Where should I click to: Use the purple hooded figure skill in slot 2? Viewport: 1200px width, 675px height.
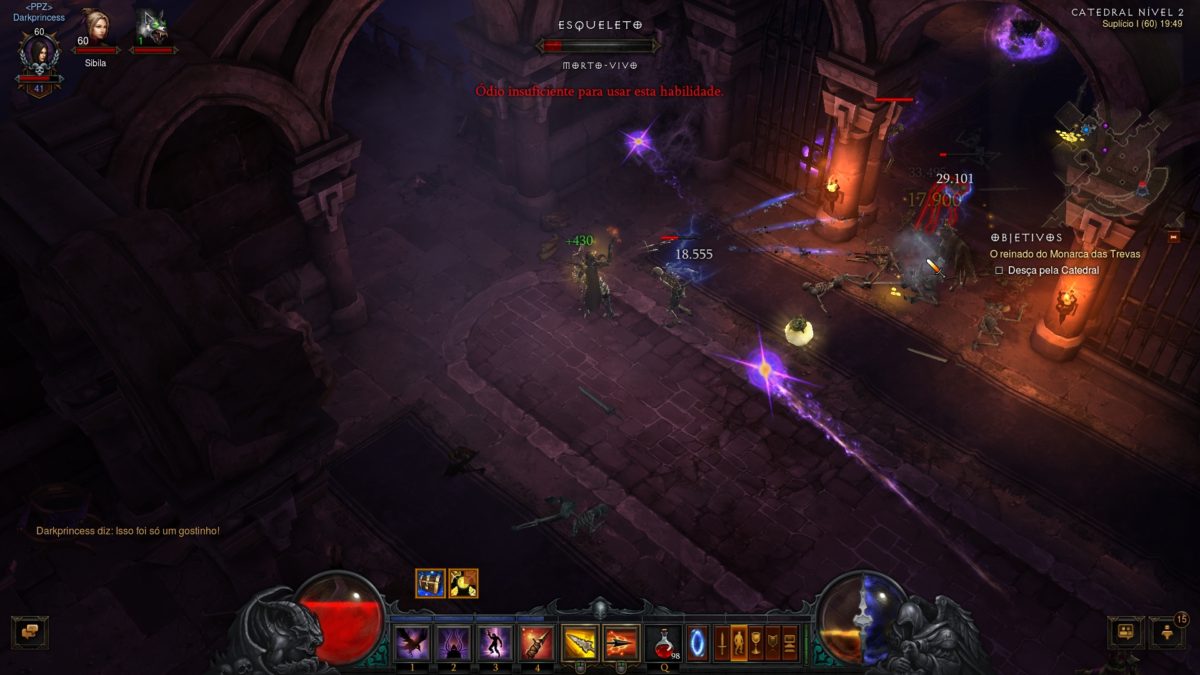tap(454, 642)
